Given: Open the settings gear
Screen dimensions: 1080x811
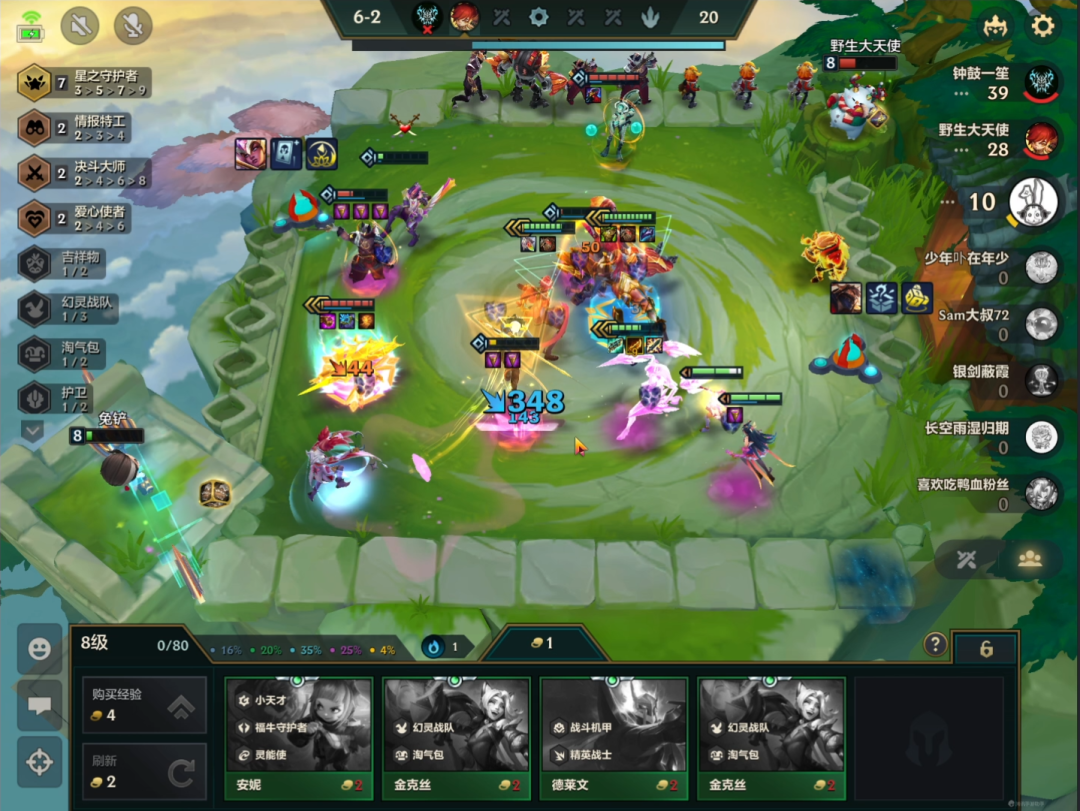Looking at the screenshot, I should coord(1043,25).
